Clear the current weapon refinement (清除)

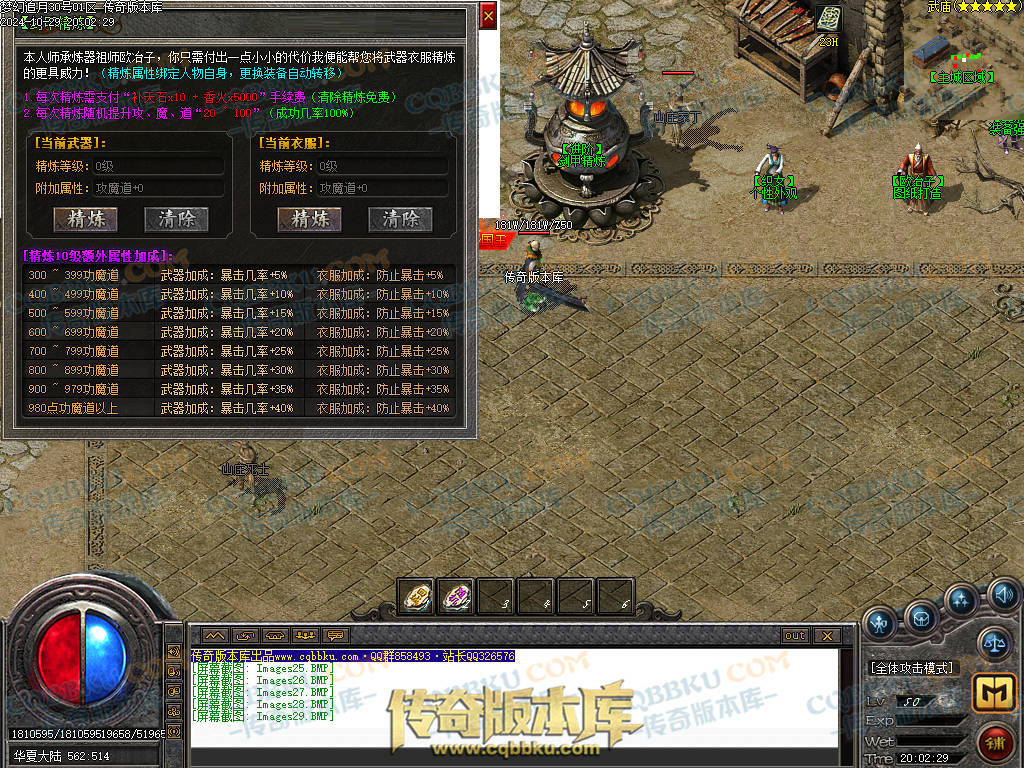click(177, 219)
